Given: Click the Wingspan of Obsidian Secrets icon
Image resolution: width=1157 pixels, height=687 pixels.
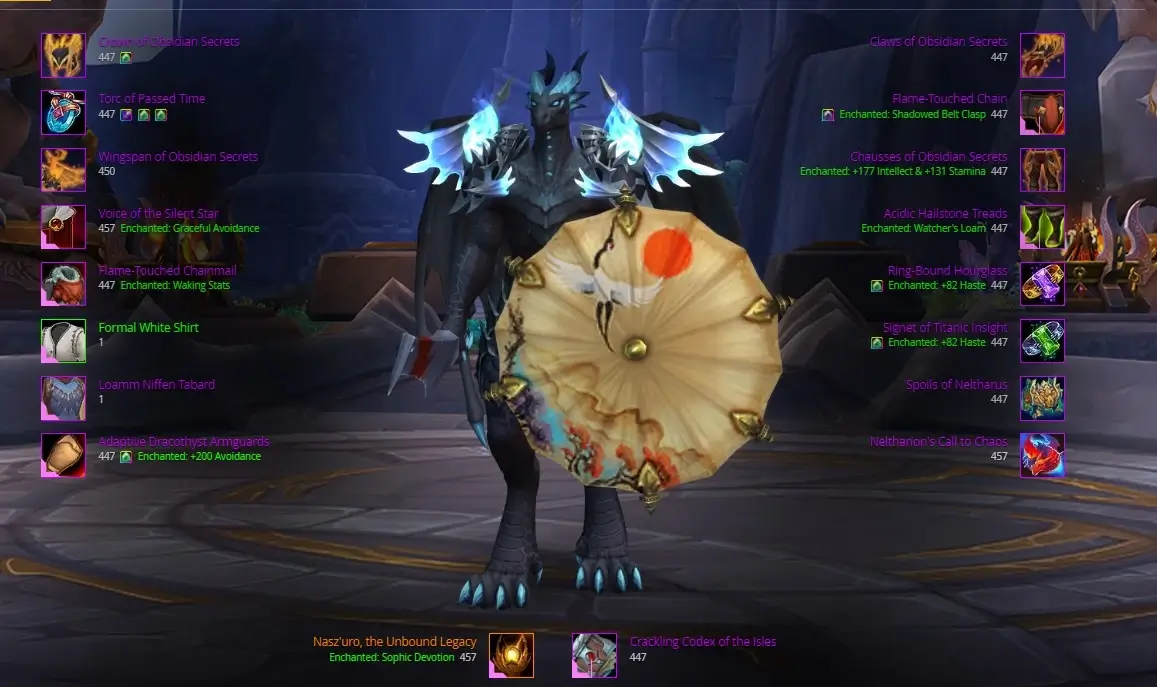Looking at the screenshot, I should pos(63,170).
